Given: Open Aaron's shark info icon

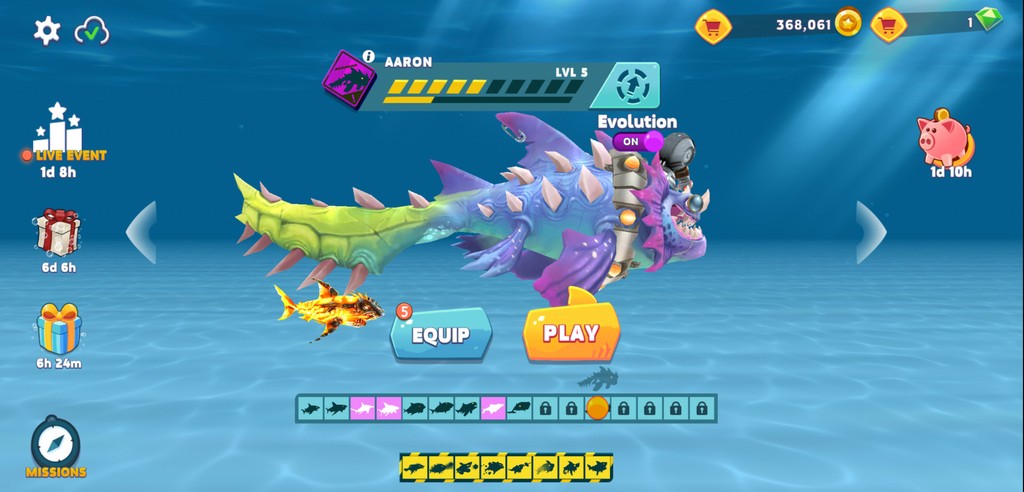Looking at the screenshot, I should point(368,58).
